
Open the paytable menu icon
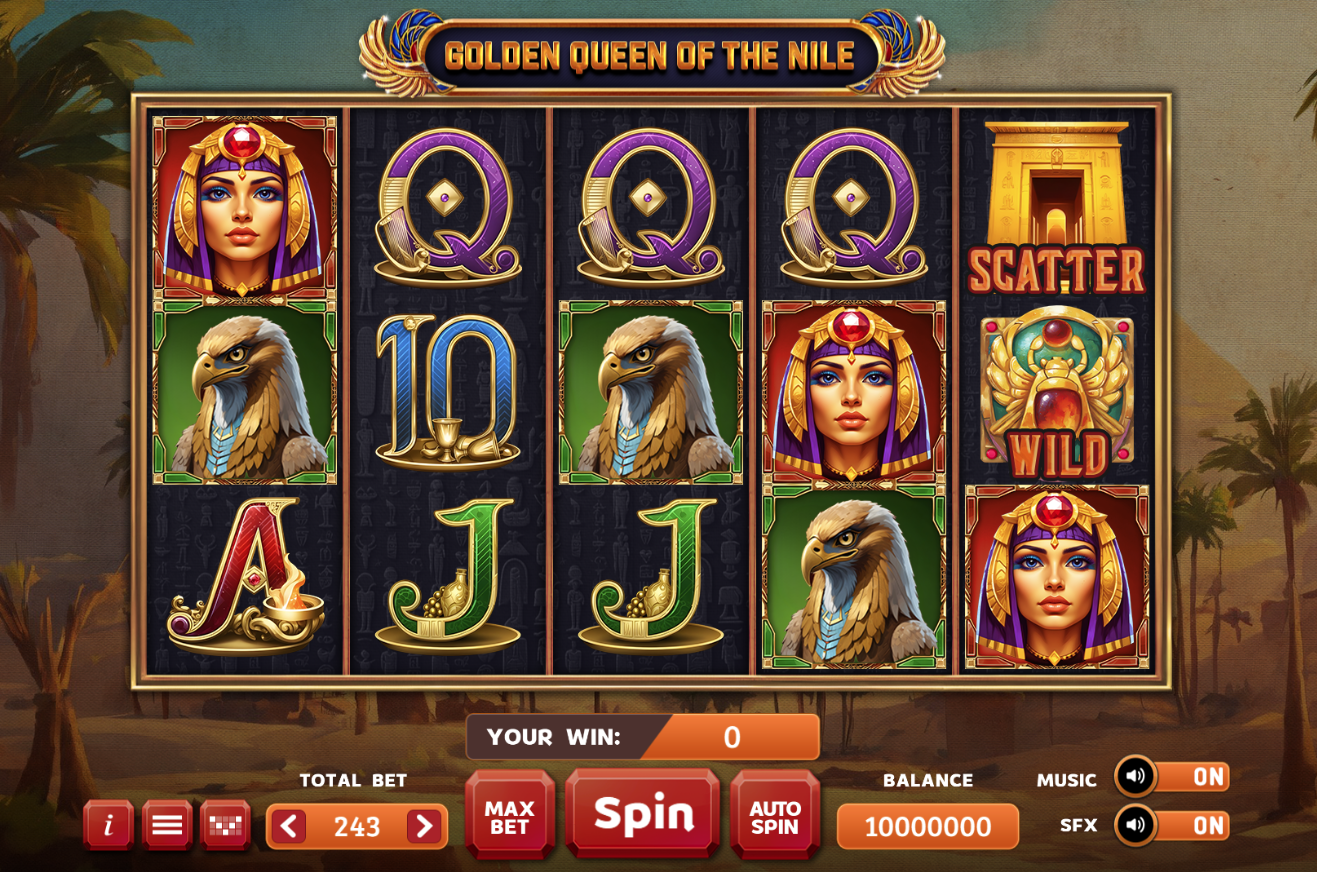coord(166,826)
